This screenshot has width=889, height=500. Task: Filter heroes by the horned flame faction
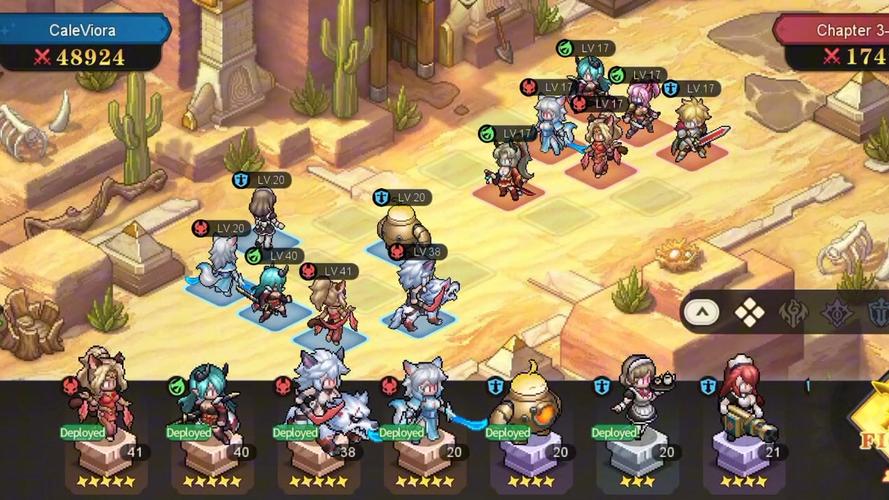(794, 313)
